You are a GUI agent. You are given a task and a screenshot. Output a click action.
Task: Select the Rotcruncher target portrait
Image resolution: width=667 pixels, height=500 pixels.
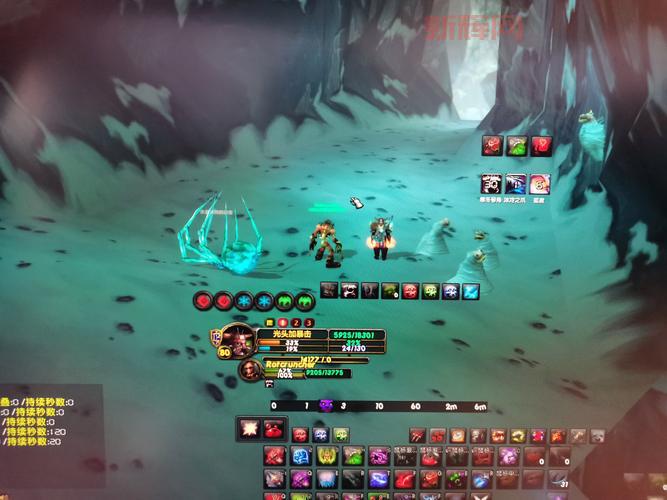250,370
